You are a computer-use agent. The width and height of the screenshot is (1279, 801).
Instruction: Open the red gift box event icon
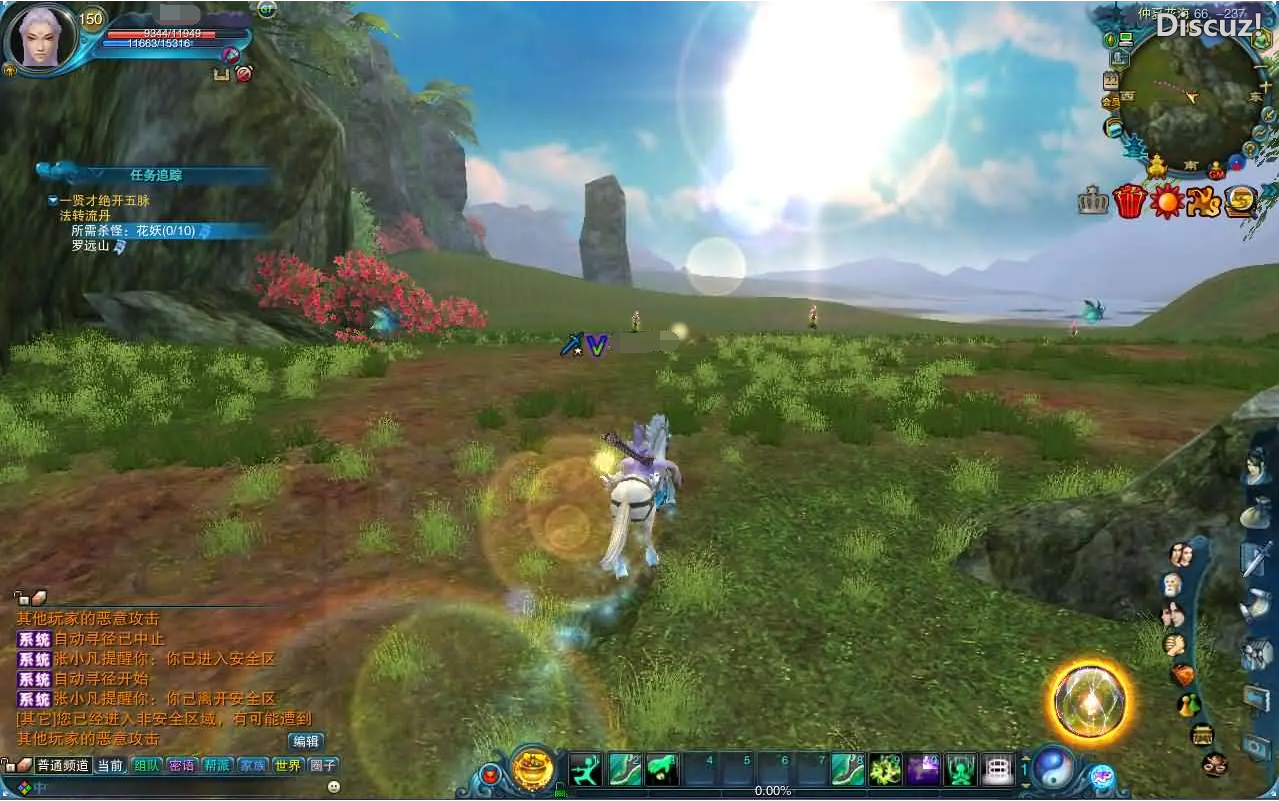coord(1129,202)
